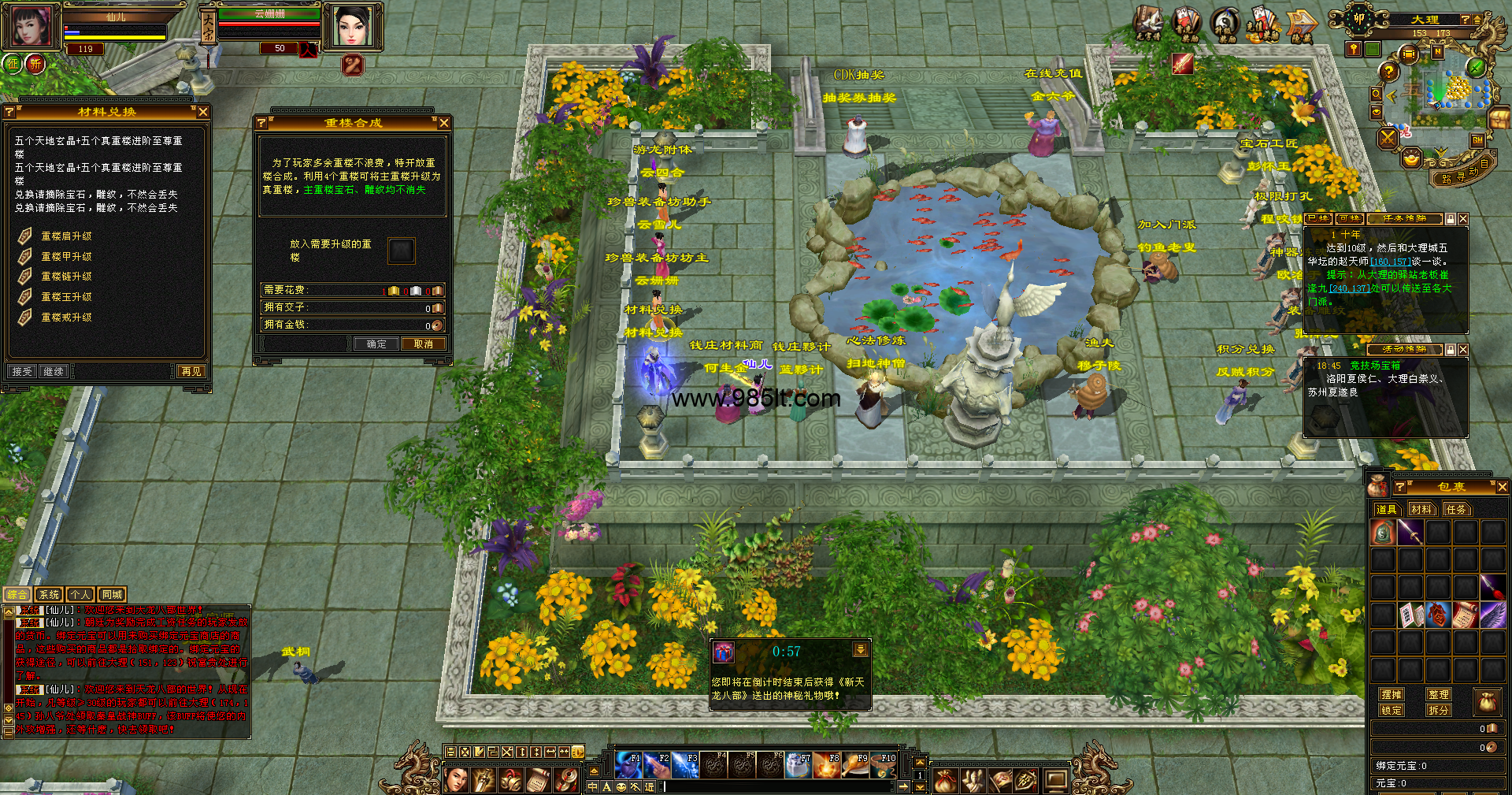Close the 材料兑换 dialog window
Screen dimensions: 1512x795
click(203, 112)
